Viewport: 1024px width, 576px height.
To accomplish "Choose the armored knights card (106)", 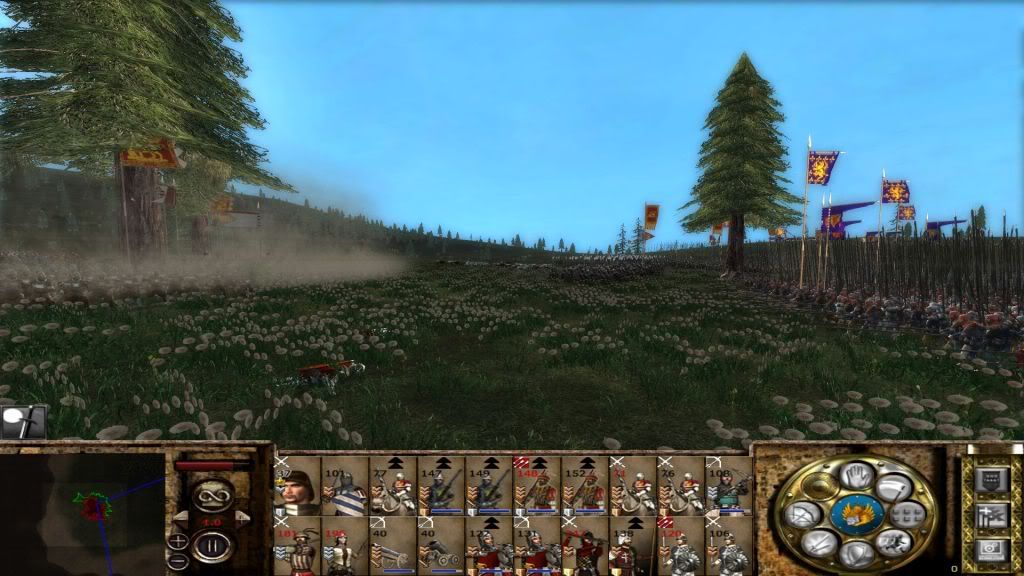I will [729, 546].
